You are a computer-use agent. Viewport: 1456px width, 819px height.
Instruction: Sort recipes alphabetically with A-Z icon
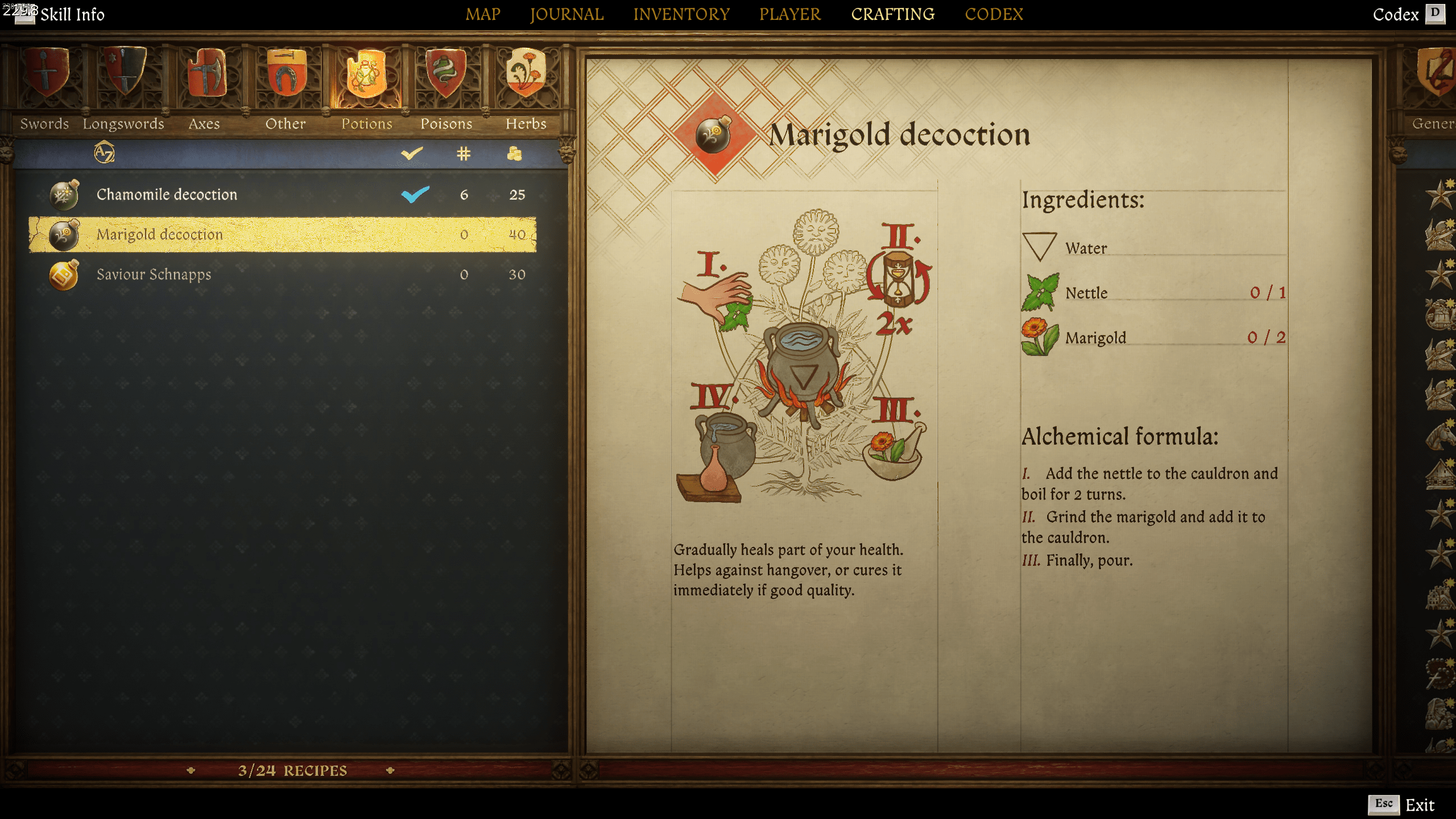point(104,153)
